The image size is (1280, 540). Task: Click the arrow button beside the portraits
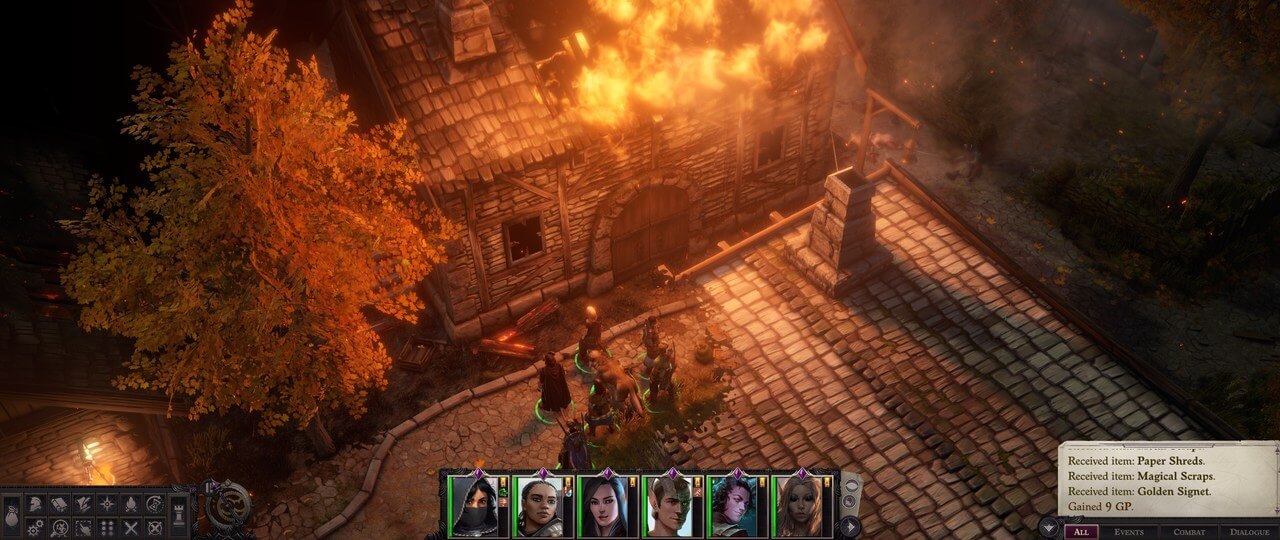point(850,526)
